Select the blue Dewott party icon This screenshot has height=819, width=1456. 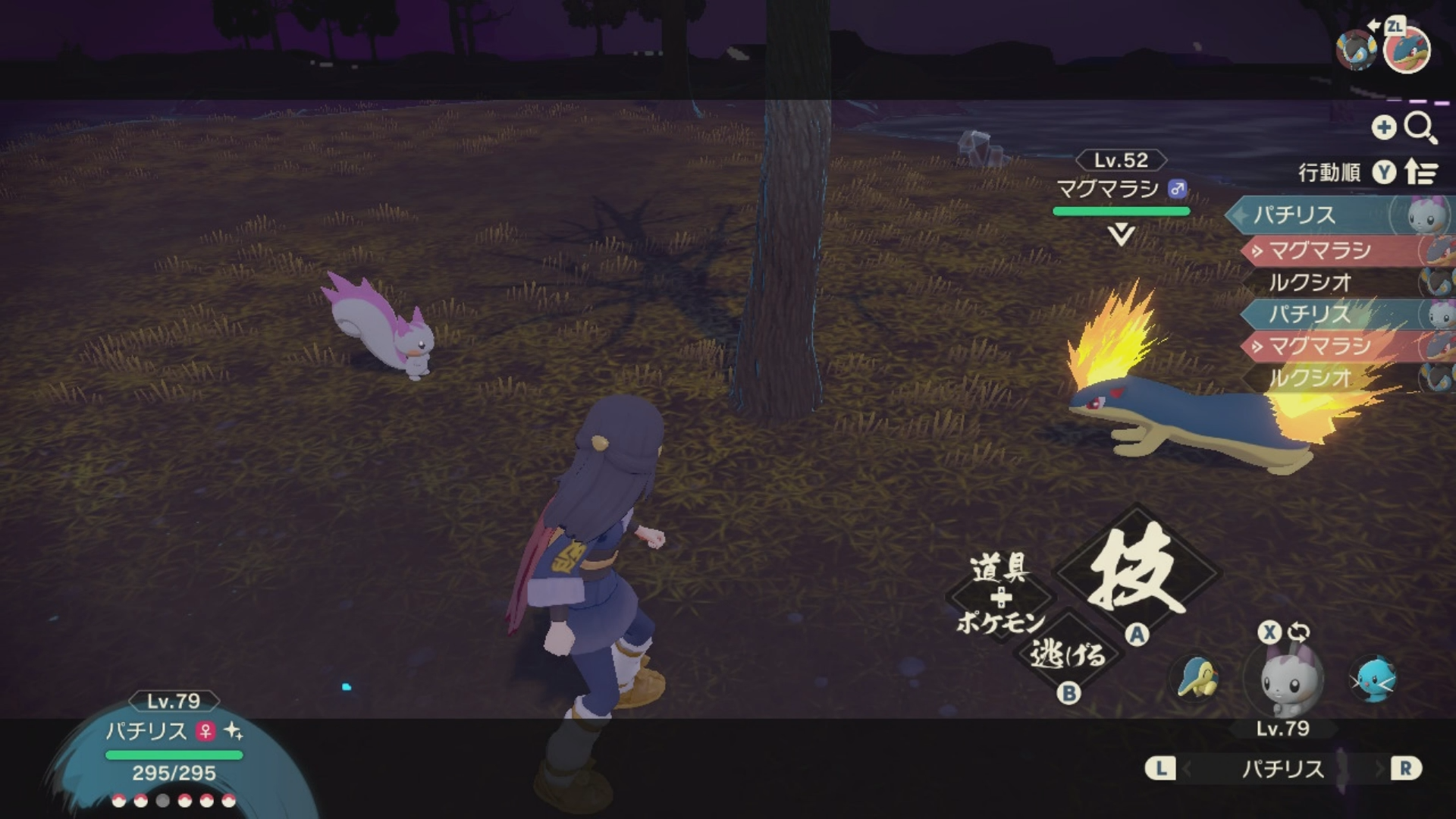pyautogui.click(x=1373, y=679)
